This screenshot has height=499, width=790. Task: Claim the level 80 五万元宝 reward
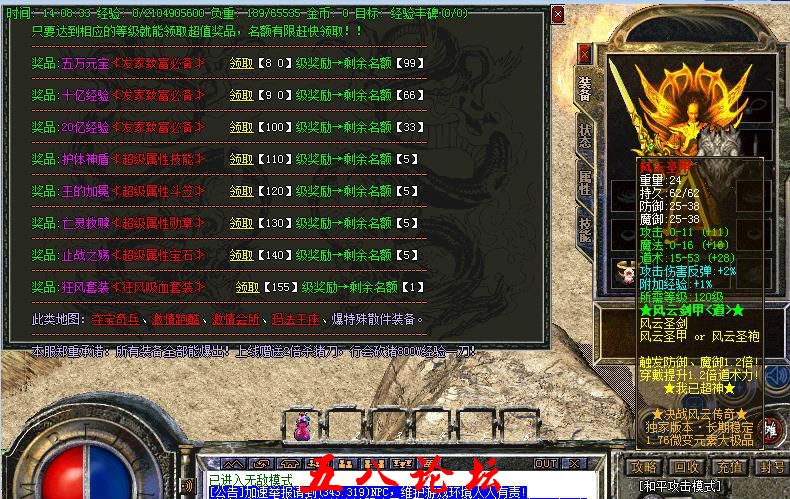click(241, 64)
